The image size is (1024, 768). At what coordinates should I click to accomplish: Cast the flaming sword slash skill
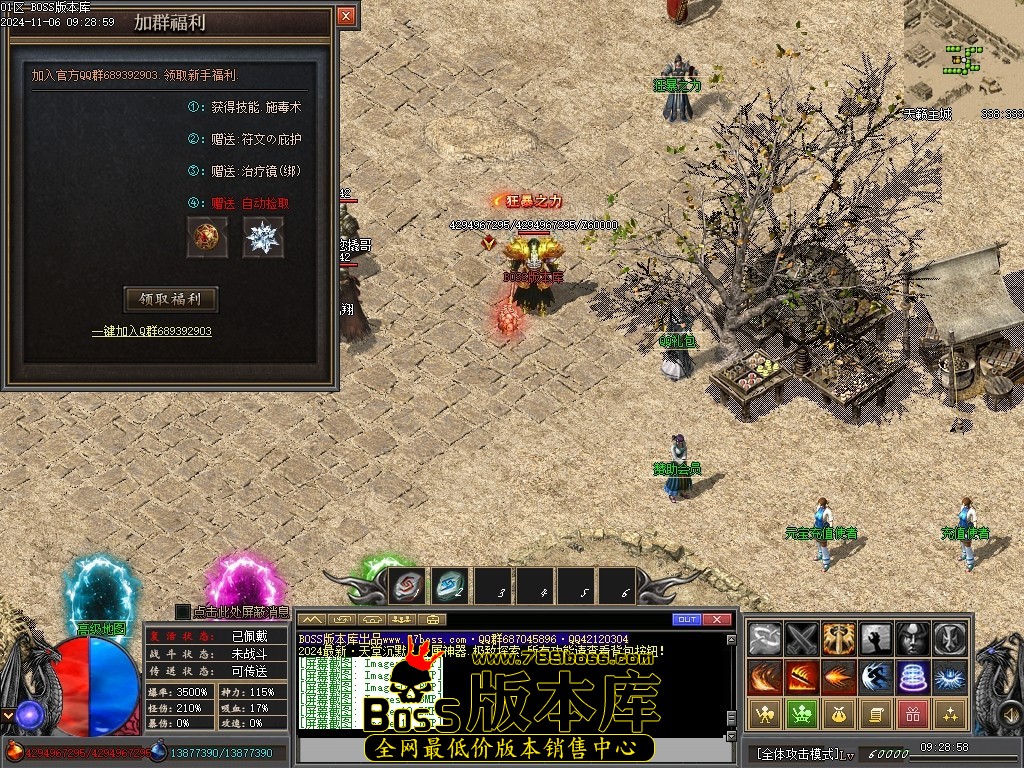tap(802, 676)
